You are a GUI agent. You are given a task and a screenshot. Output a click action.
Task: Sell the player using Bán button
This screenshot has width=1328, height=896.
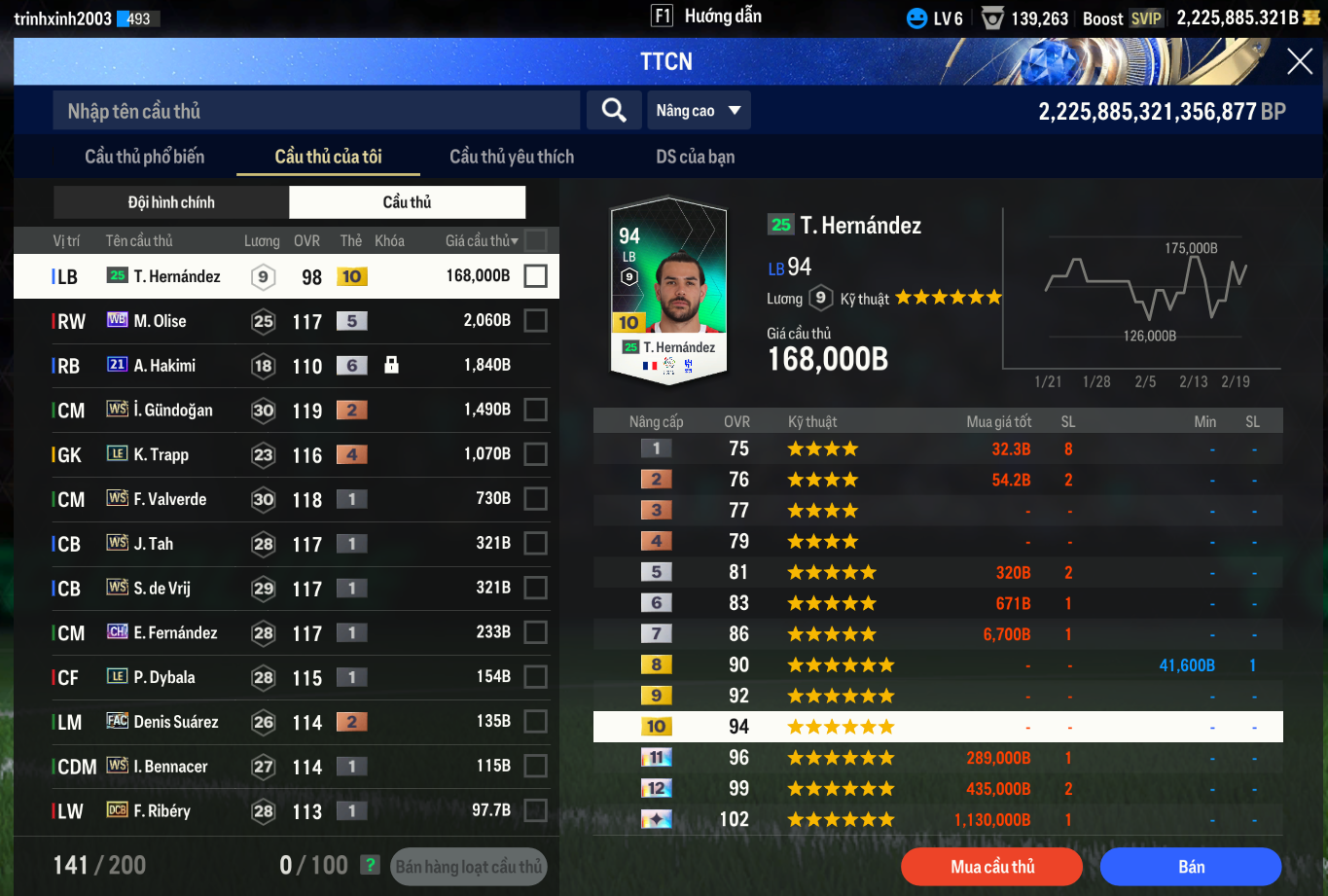point(1191,867)
